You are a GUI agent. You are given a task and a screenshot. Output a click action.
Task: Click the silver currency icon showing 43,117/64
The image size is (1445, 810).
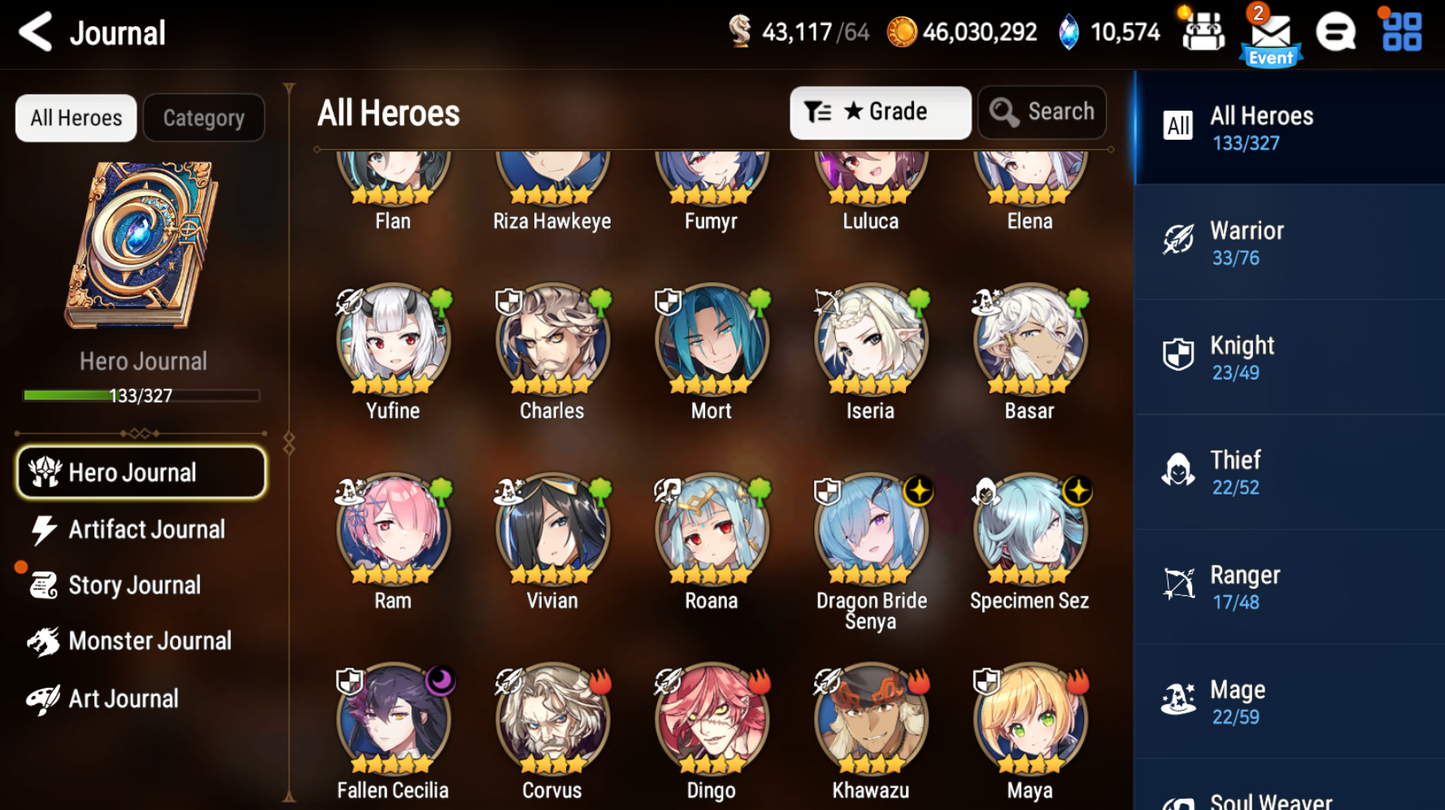pos(742,31)
